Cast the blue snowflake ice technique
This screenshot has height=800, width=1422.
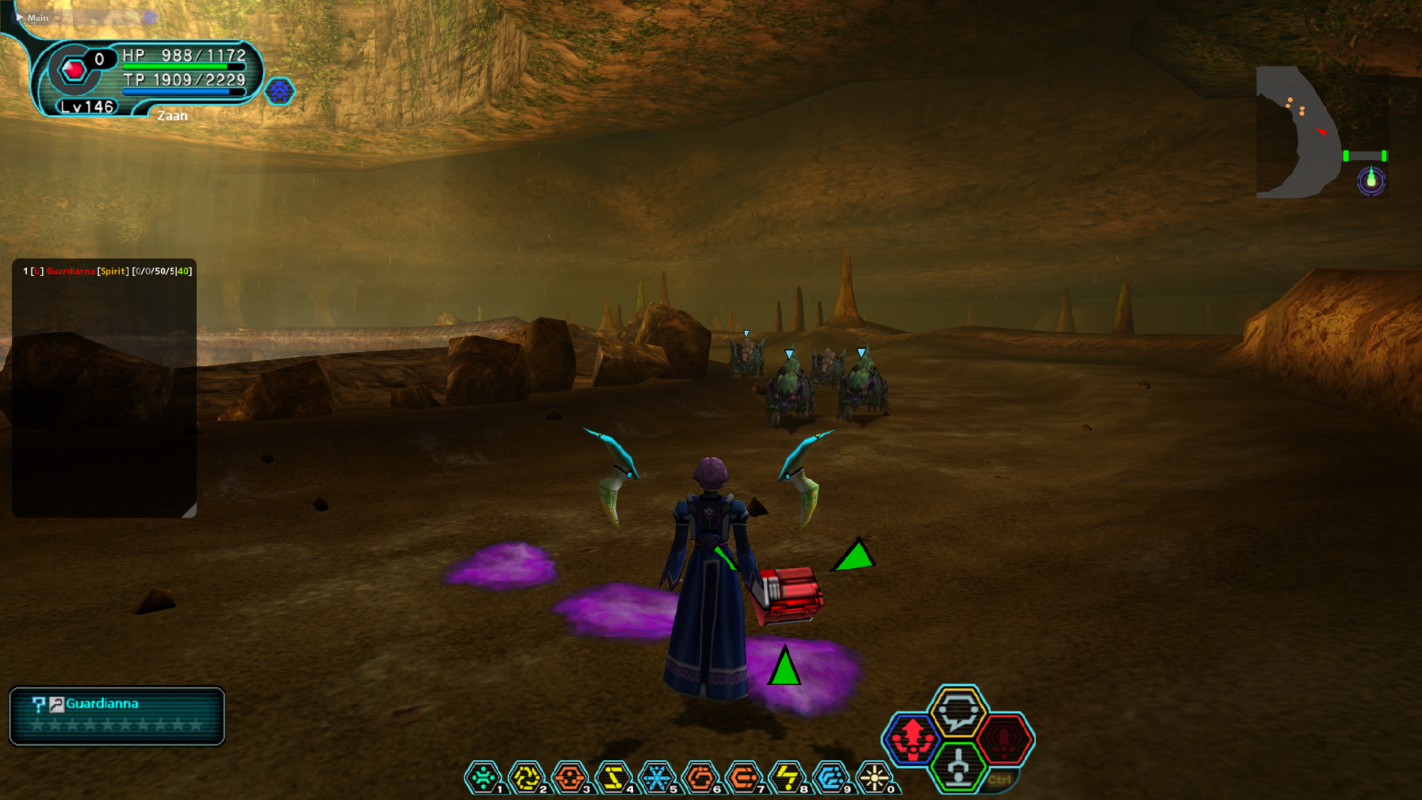point(656,777)
